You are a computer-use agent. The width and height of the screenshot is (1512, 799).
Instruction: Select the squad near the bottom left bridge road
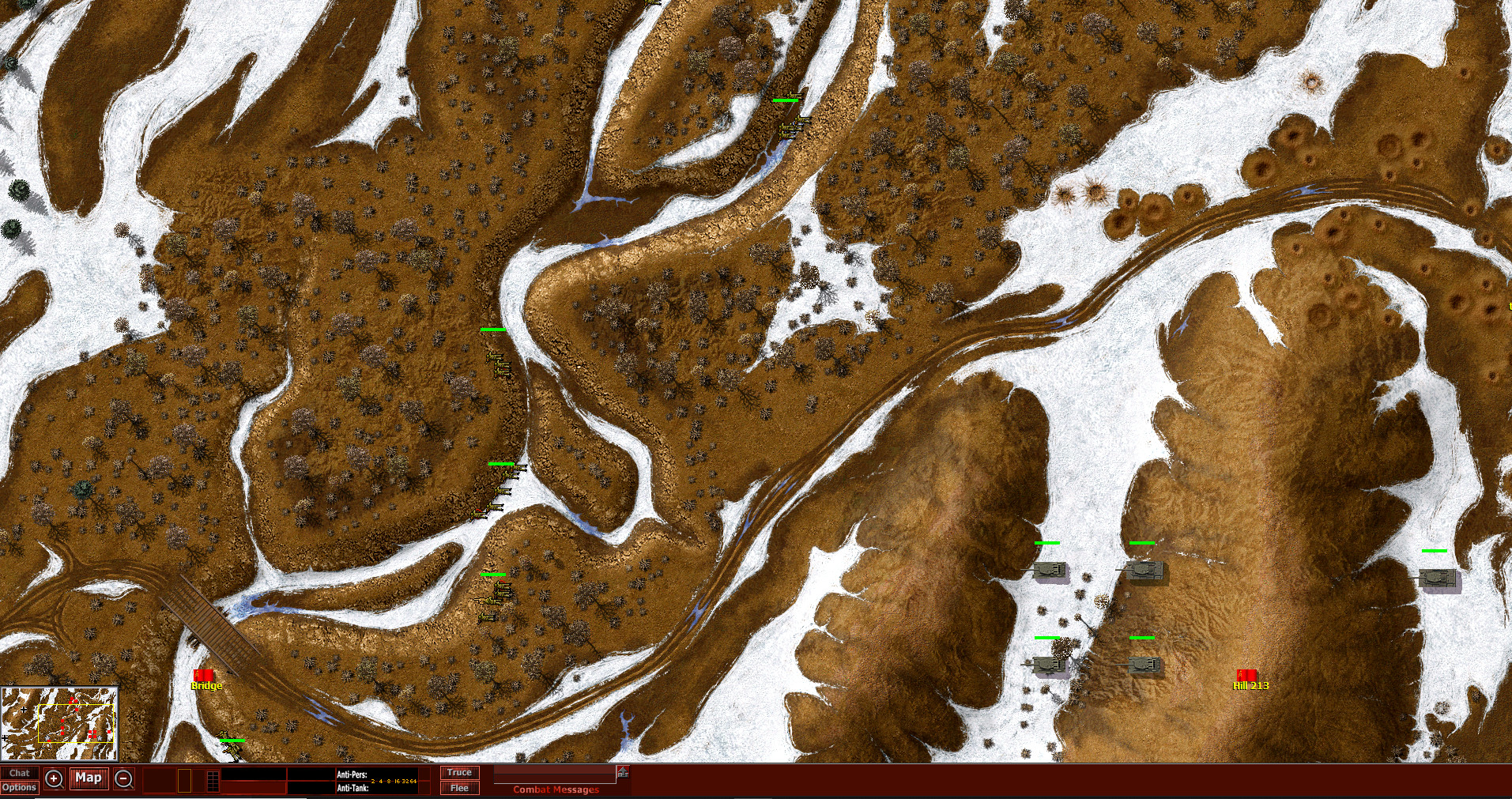tap(232, 745)
